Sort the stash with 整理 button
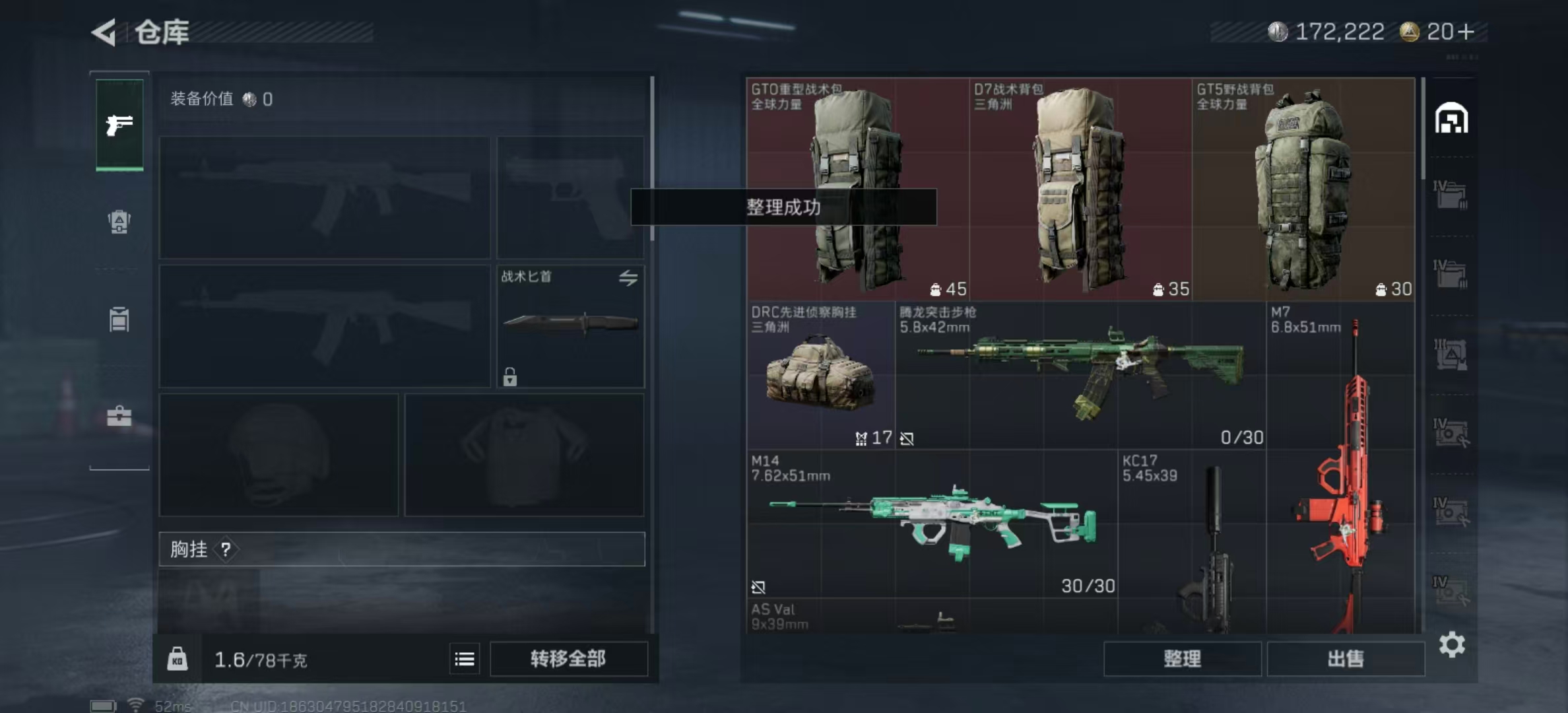The height and width of the screenshot is (713, 1568). (1182, 659)
